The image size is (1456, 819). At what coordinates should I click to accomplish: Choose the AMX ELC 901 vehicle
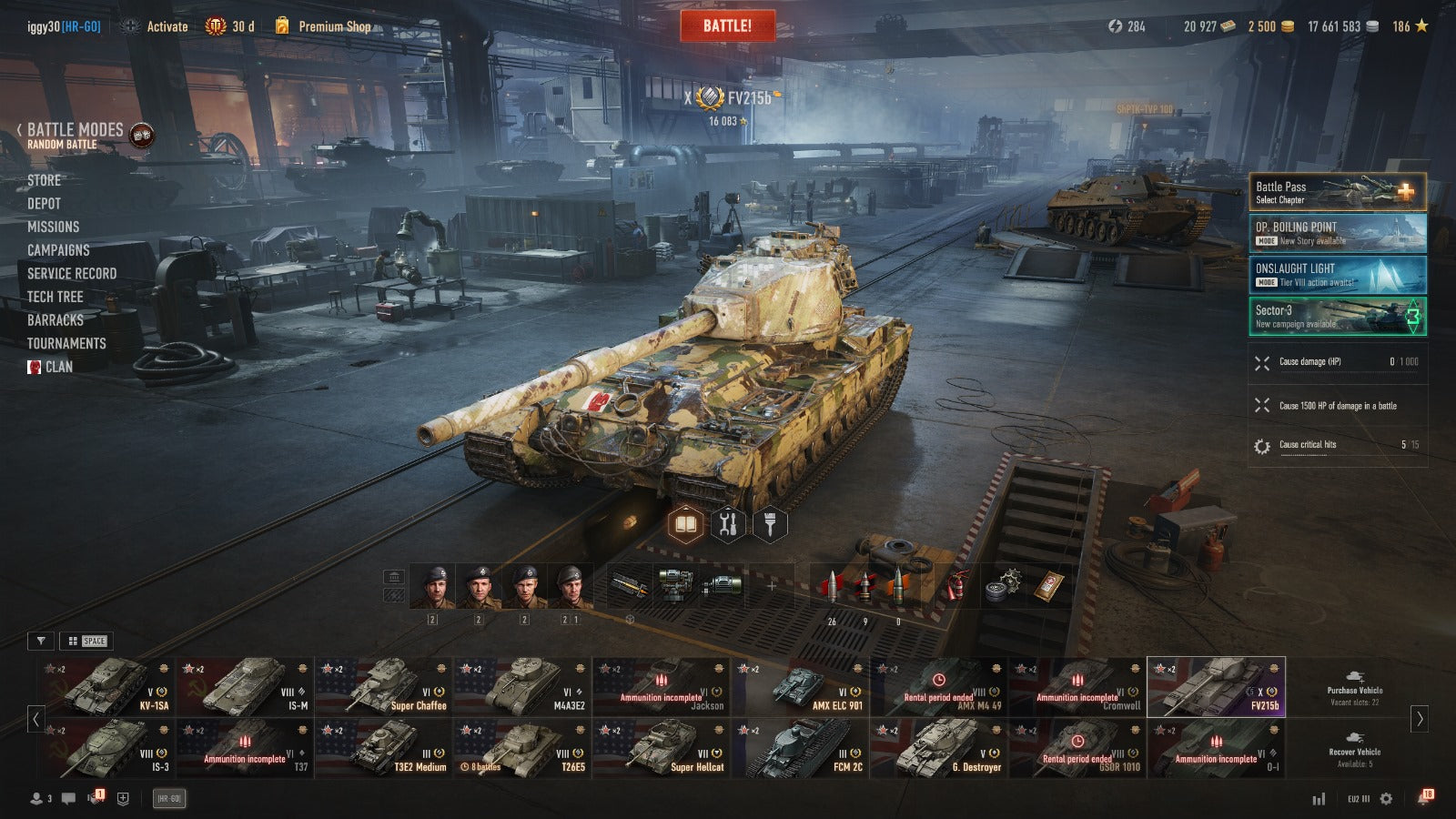[800, 687]
